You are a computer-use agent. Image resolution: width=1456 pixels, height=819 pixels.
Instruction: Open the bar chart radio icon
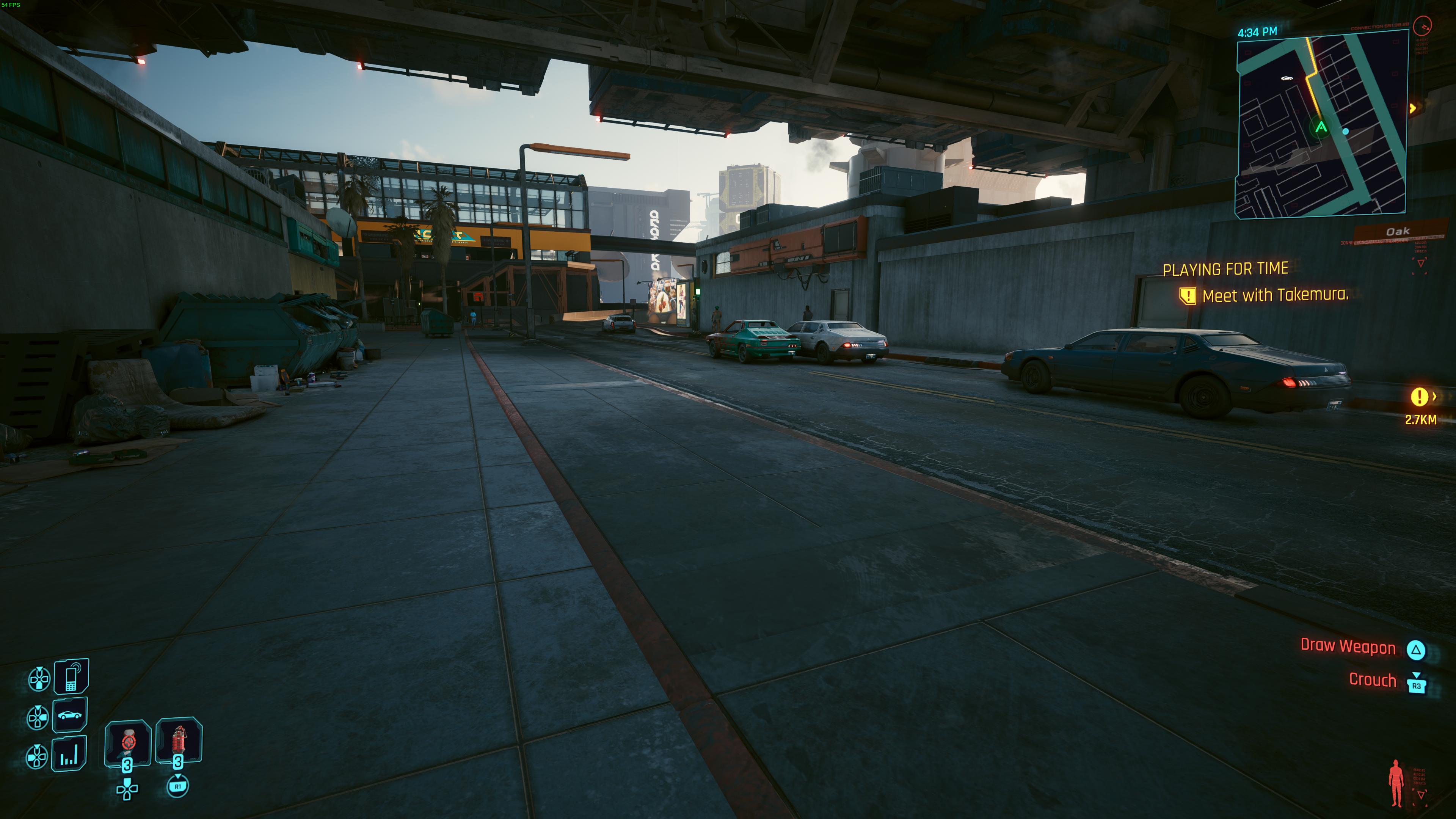pos(69,754)
